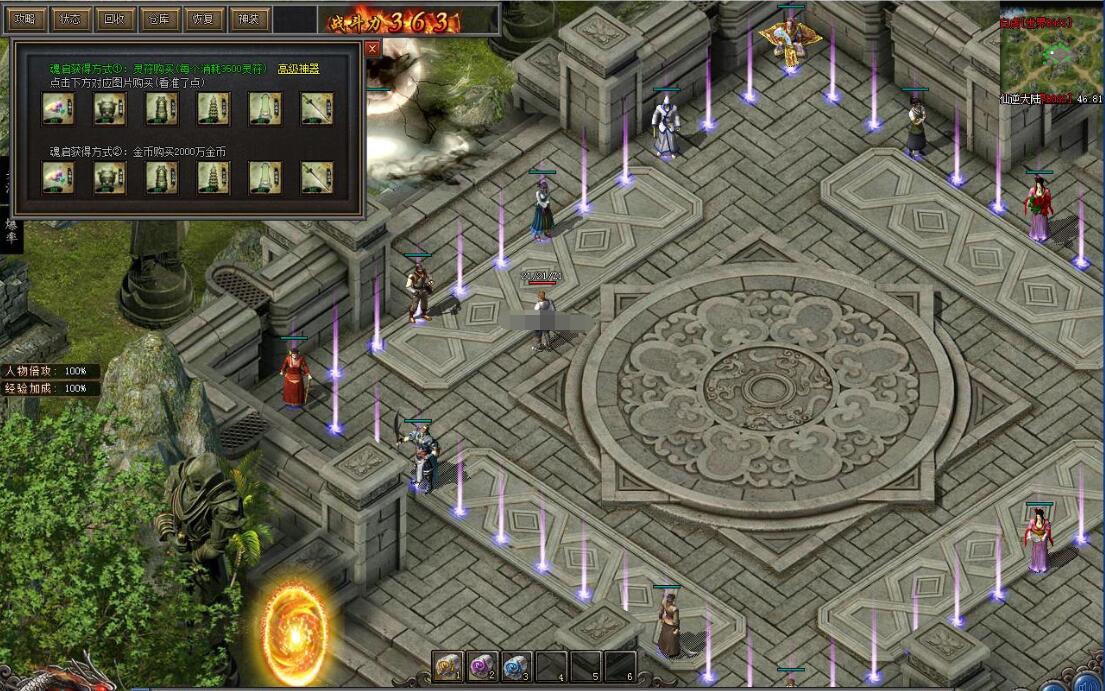Use the purple scroll in hotbar slot 2
This screenshot has height=691, width=1105.
pos(482,666)
